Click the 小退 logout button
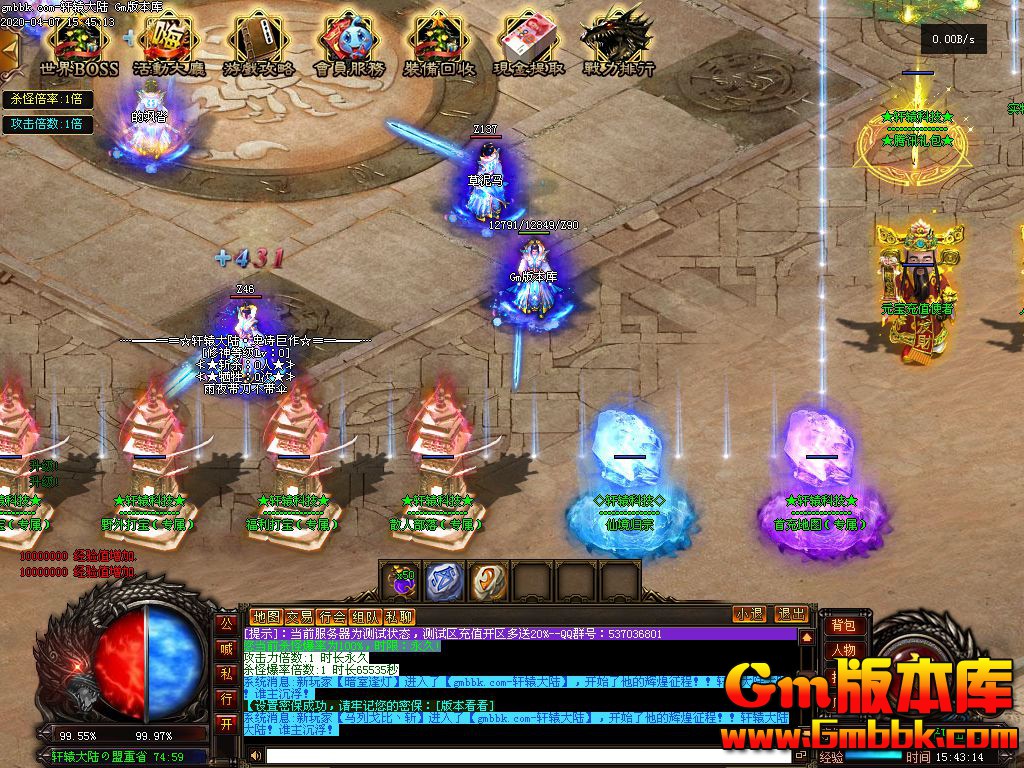The height and width of the screenshot is (768, 1024). [x=749, y=614]
